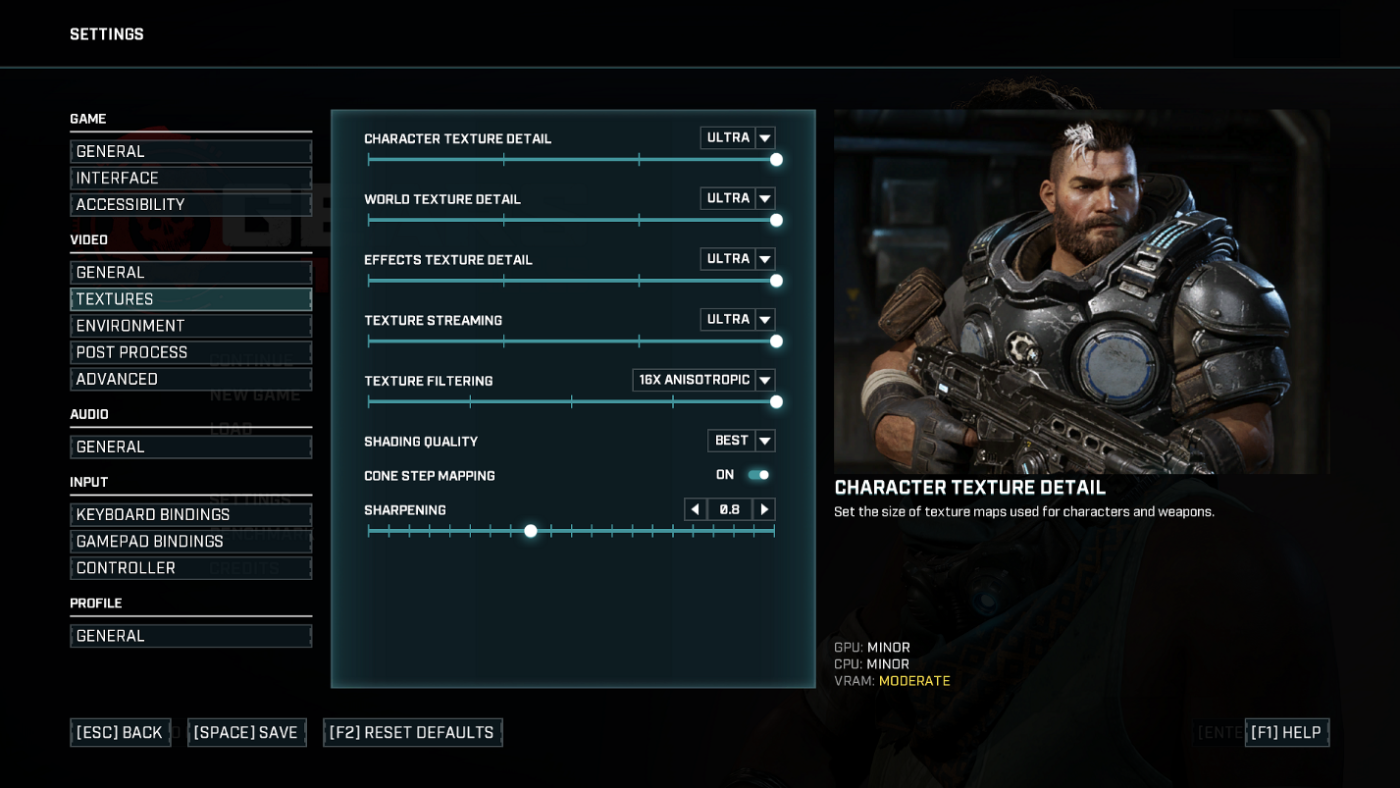The width and height of the screenshot is (1400, 788).
Task: Open the Texture Filtering dropdown
Action: click(x=703, y=380)
